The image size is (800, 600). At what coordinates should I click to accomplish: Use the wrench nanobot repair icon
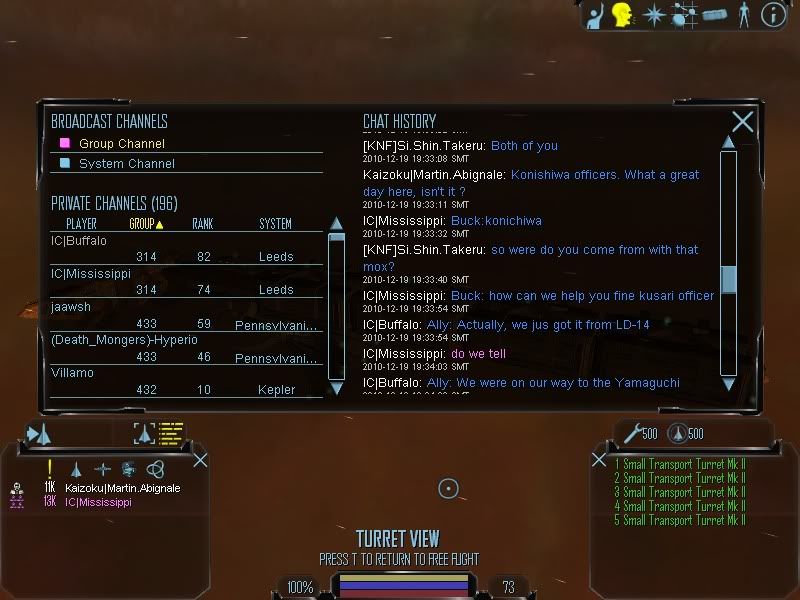click(632, 433)
